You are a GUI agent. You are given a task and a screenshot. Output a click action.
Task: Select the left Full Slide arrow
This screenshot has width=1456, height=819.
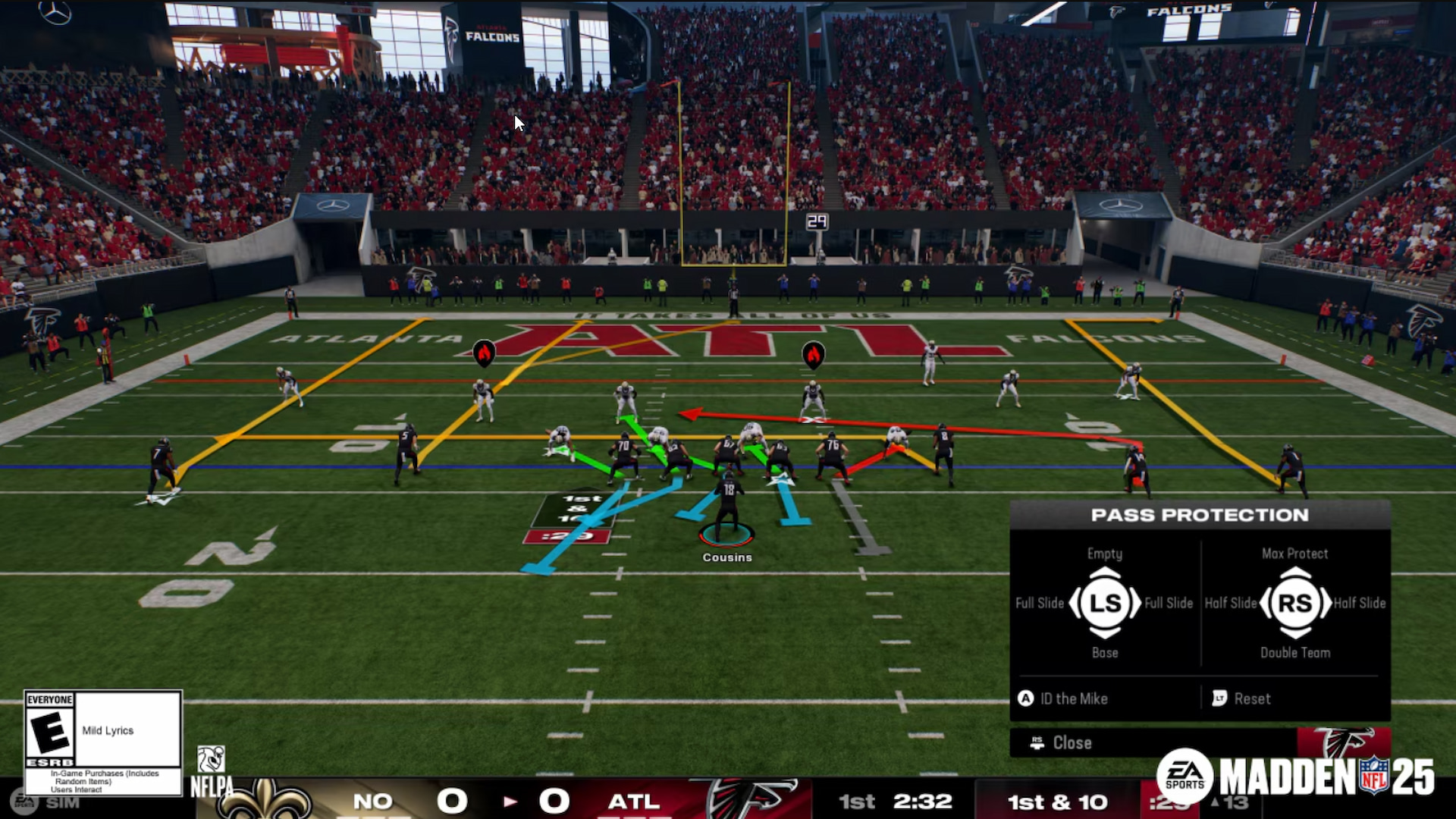click(1039, 603)
